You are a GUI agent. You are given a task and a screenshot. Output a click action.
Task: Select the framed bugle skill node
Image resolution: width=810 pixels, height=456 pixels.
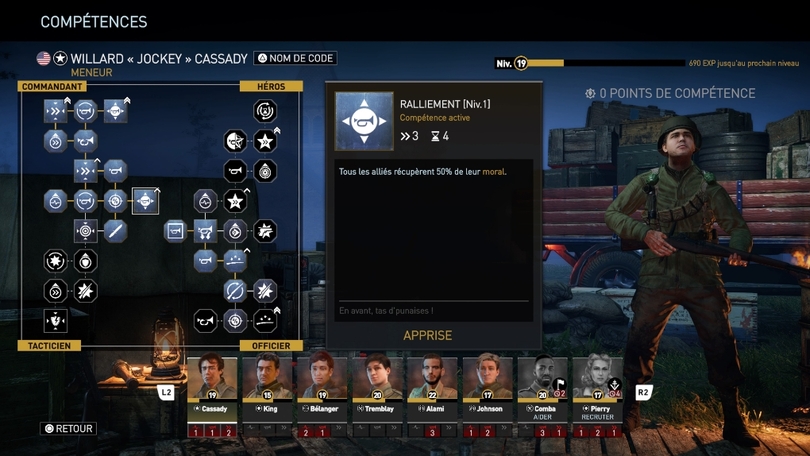[x=176, y=231]
